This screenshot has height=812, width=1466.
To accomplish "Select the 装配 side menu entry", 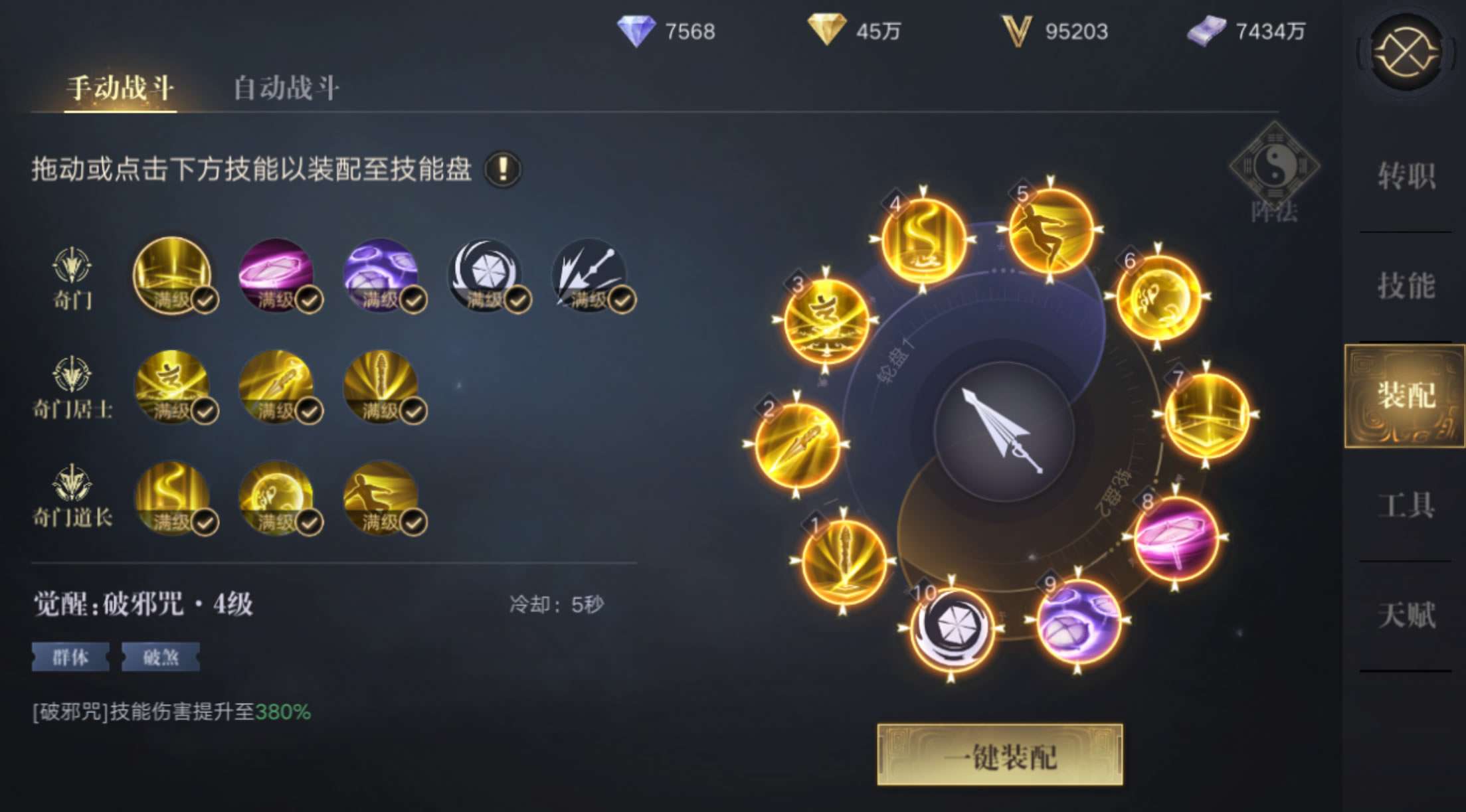I will tap(1406, 396).
